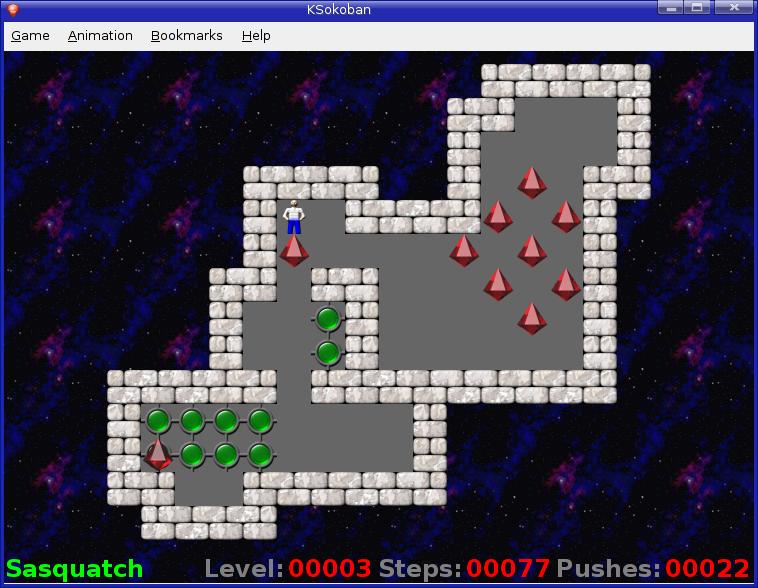Open the Game menu
Image resolution: width=758 pixels, height=588 pixels.
[30, 36]
